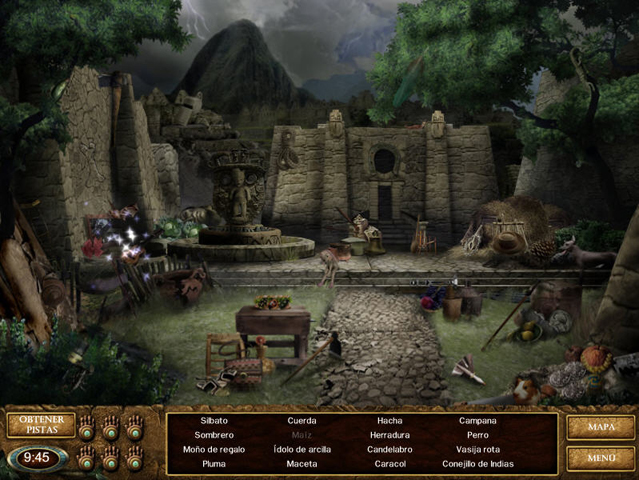Screen dimensions: 639x480
Task: Select the Vasija rota entry
Action: (x=477, y=450)
